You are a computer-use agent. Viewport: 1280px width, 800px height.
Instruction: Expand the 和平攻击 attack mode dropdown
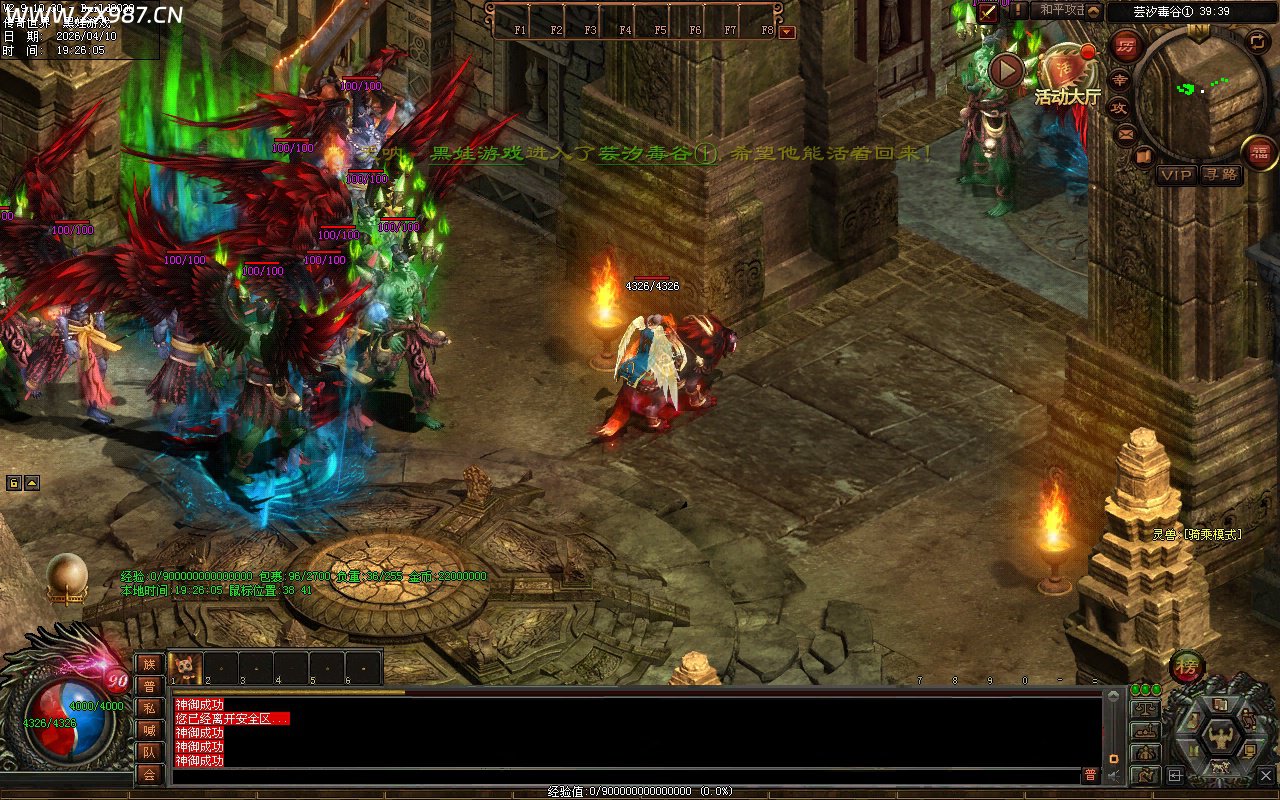[x=1094, y=12]
